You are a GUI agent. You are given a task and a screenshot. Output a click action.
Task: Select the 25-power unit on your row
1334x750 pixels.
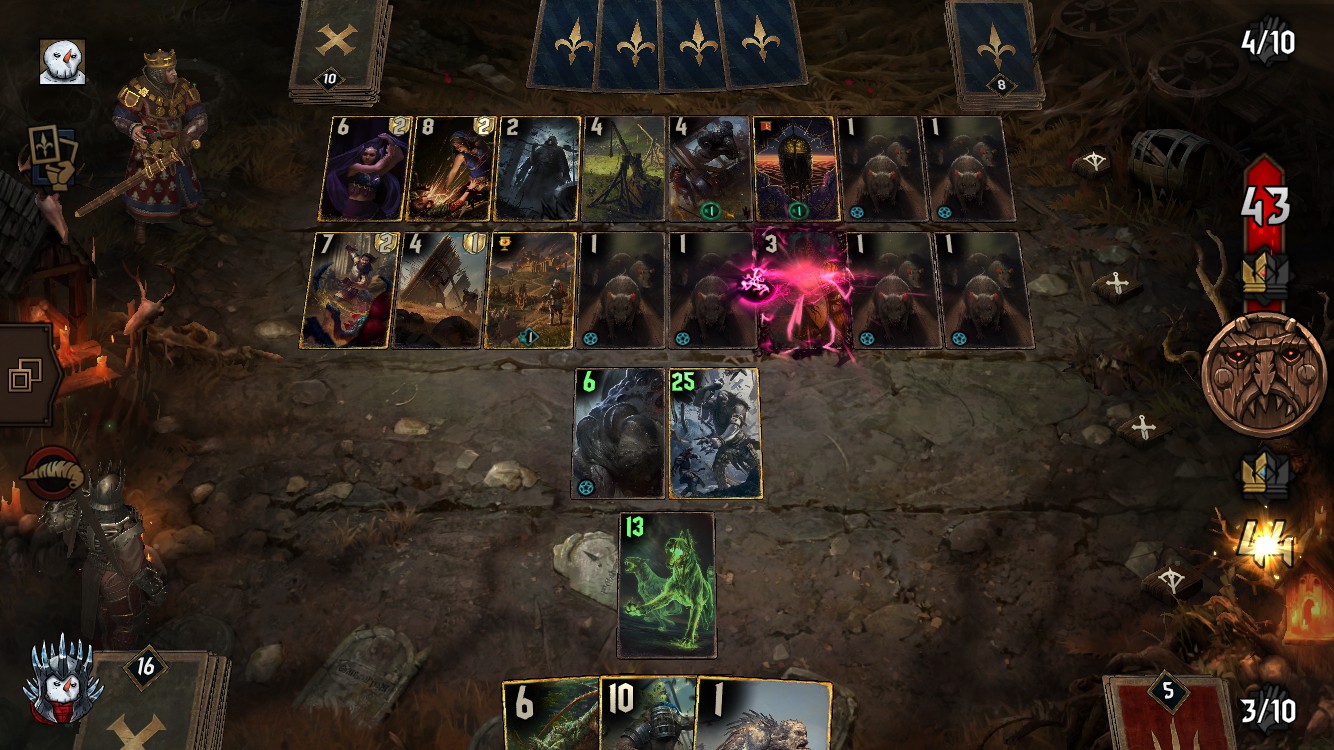[714, 433]
